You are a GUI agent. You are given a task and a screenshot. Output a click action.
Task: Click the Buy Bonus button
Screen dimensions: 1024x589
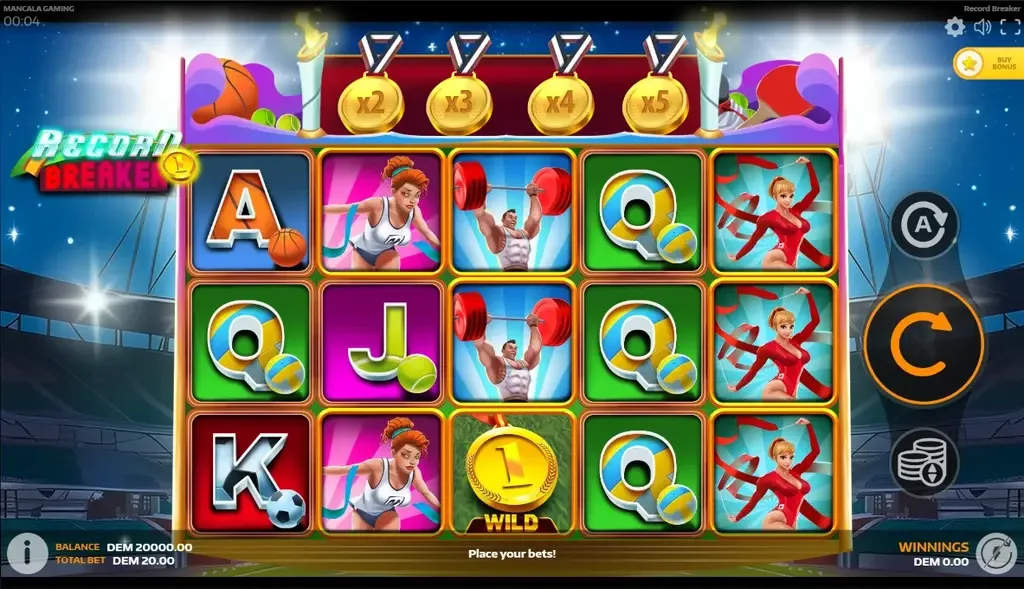tap(987, 64)
